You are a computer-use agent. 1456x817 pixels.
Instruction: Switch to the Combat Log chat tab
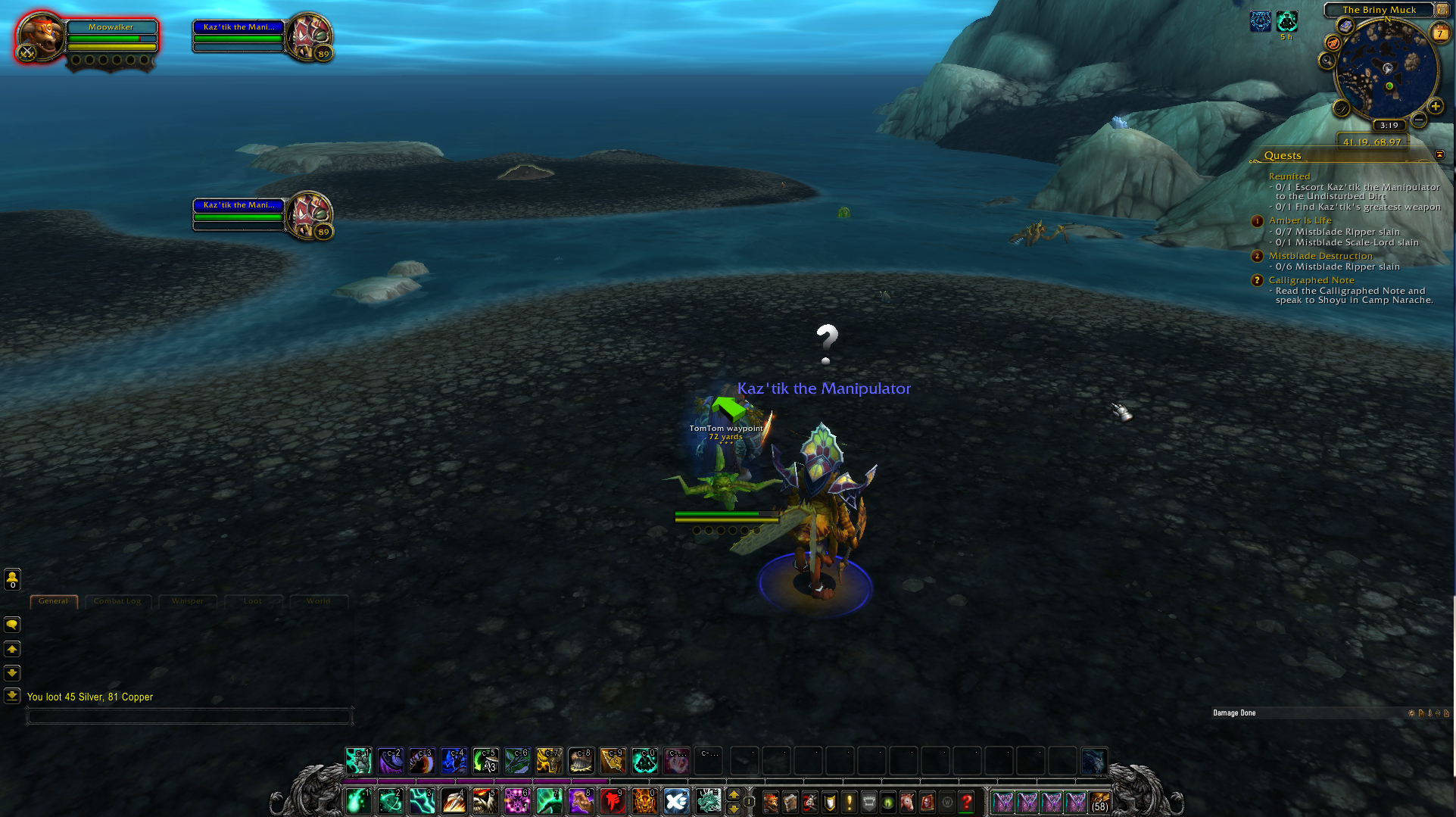point(117,601)
